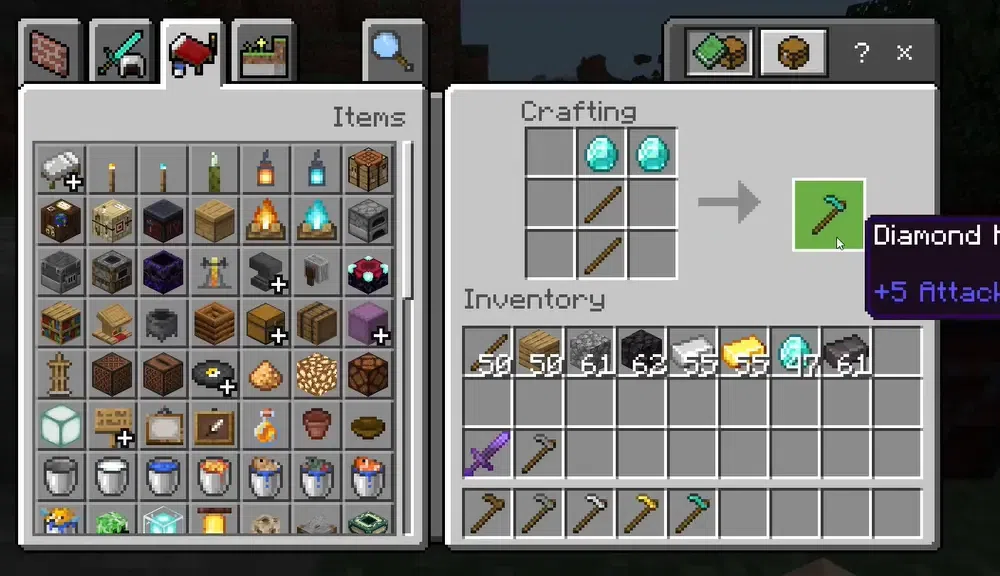Viewport: 1000px width, 576px height.
Task: Grab the oak planks stack in the inventory
Action: click(x=539, y=352)
